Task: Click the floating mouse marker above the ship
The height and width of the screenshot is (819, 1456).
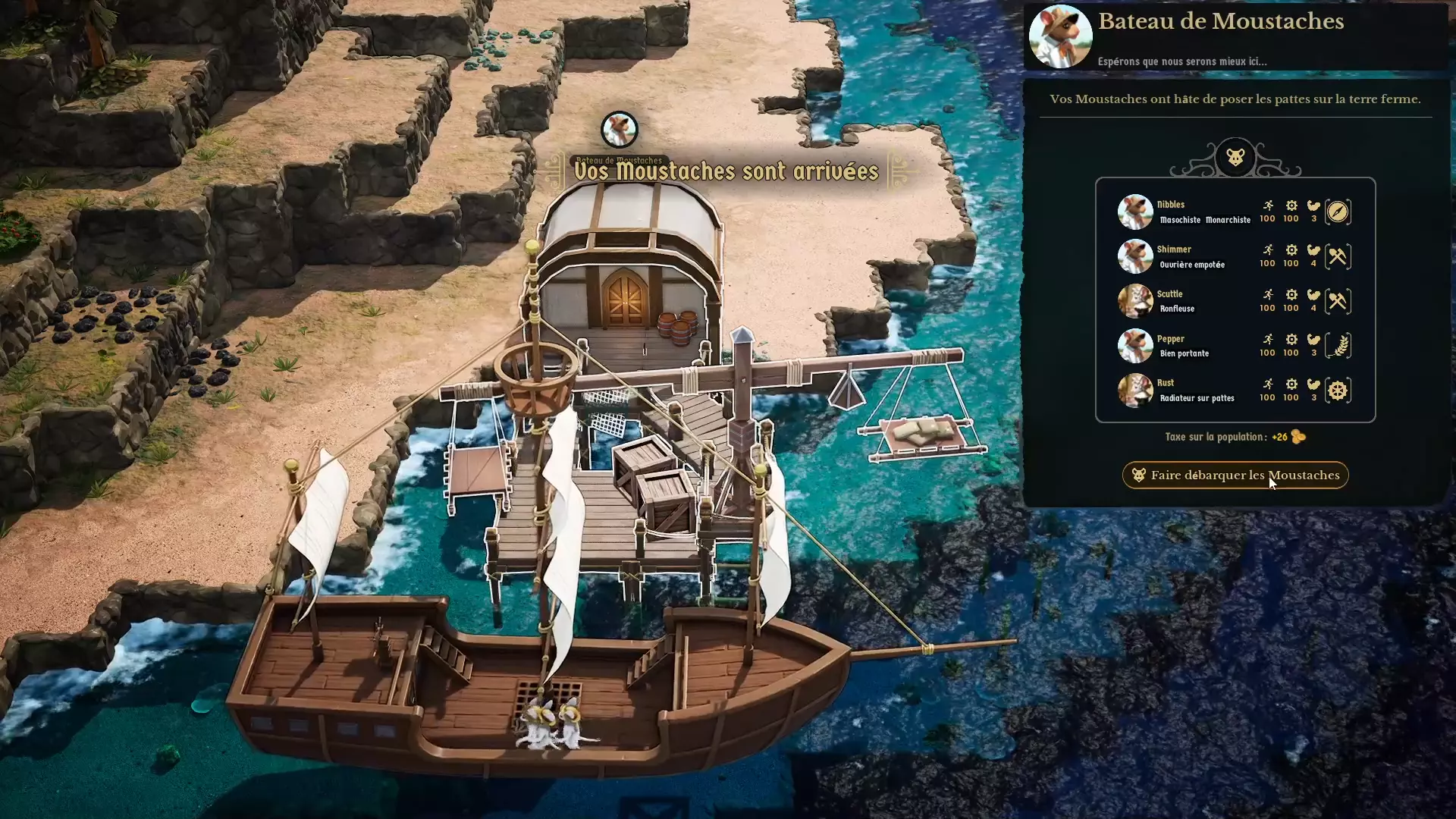Action: point(620,128)
